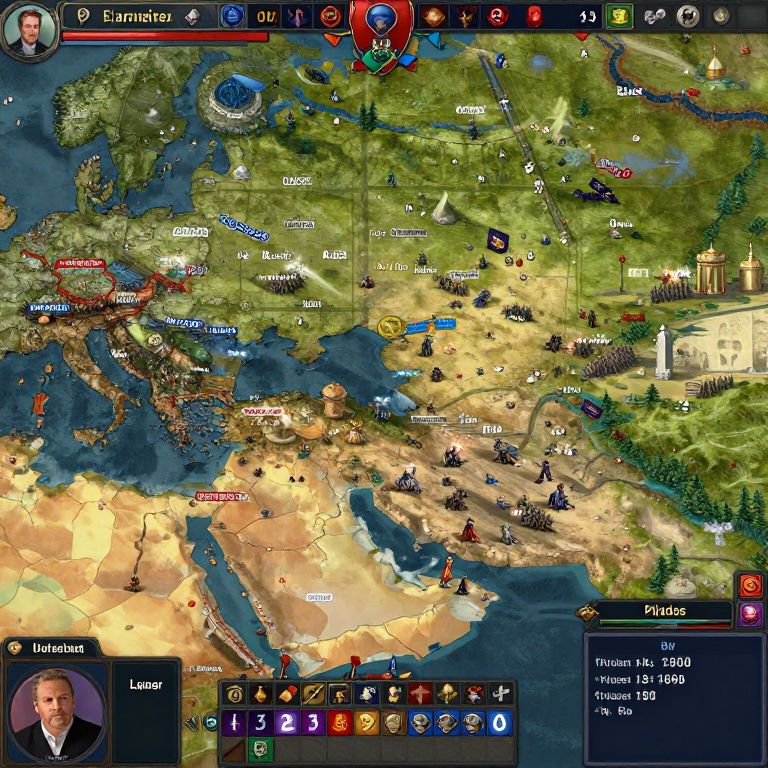Open the round grey helmet icon at top right
This screenshot has height=768, width=768.
coord(687,16)
